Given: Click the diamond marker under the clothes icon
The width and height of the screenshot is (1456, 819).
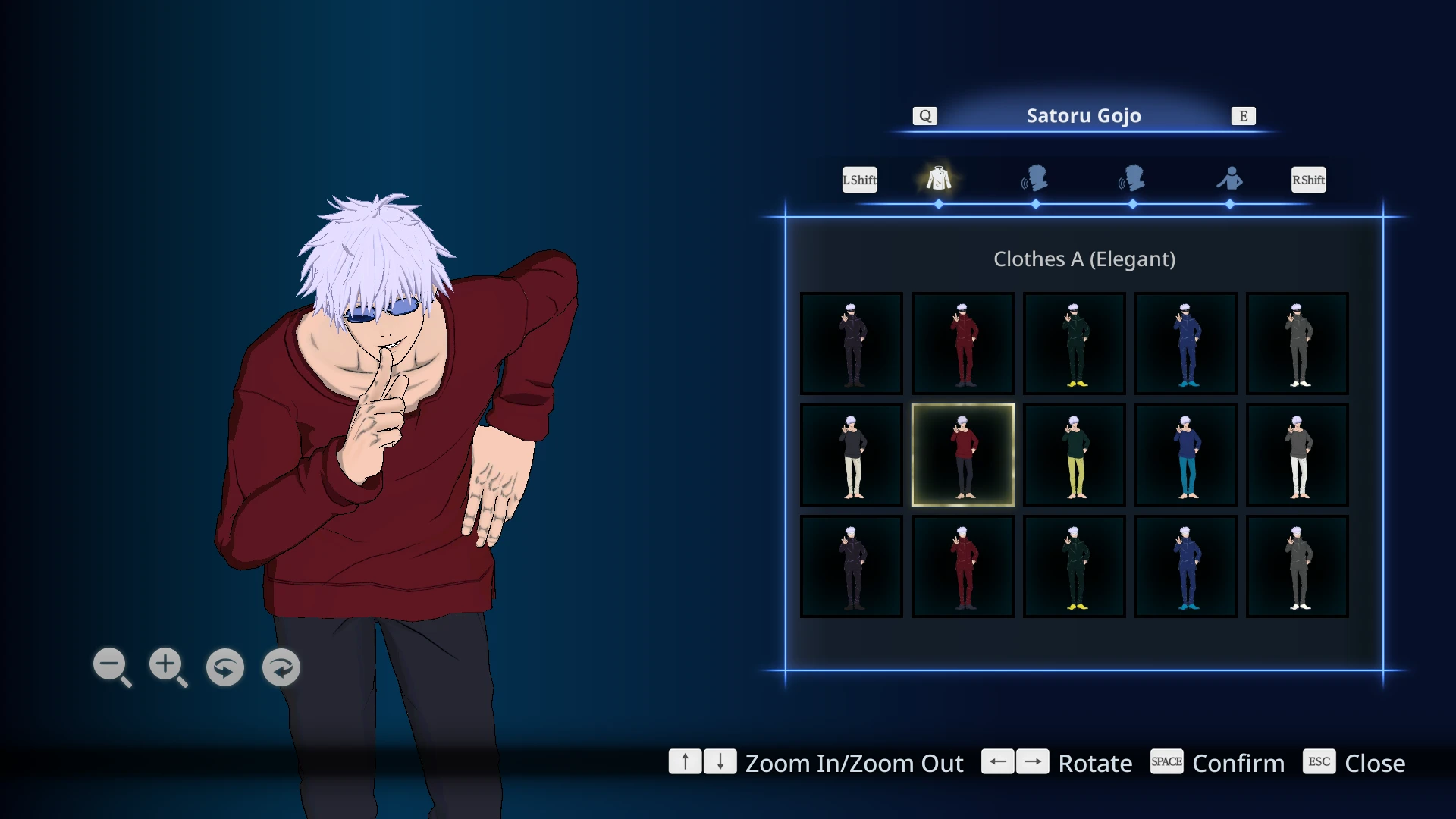Looking at the screenshot, I should pyautogui.click(x=938, y=203).
